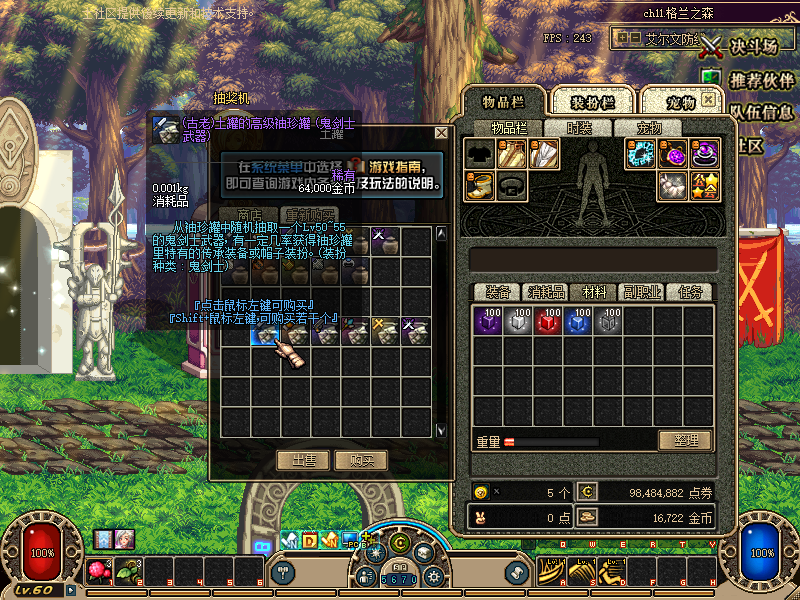Open the 副职业 item category
This screenshot has width=800, height=600.
pos(642,292)
